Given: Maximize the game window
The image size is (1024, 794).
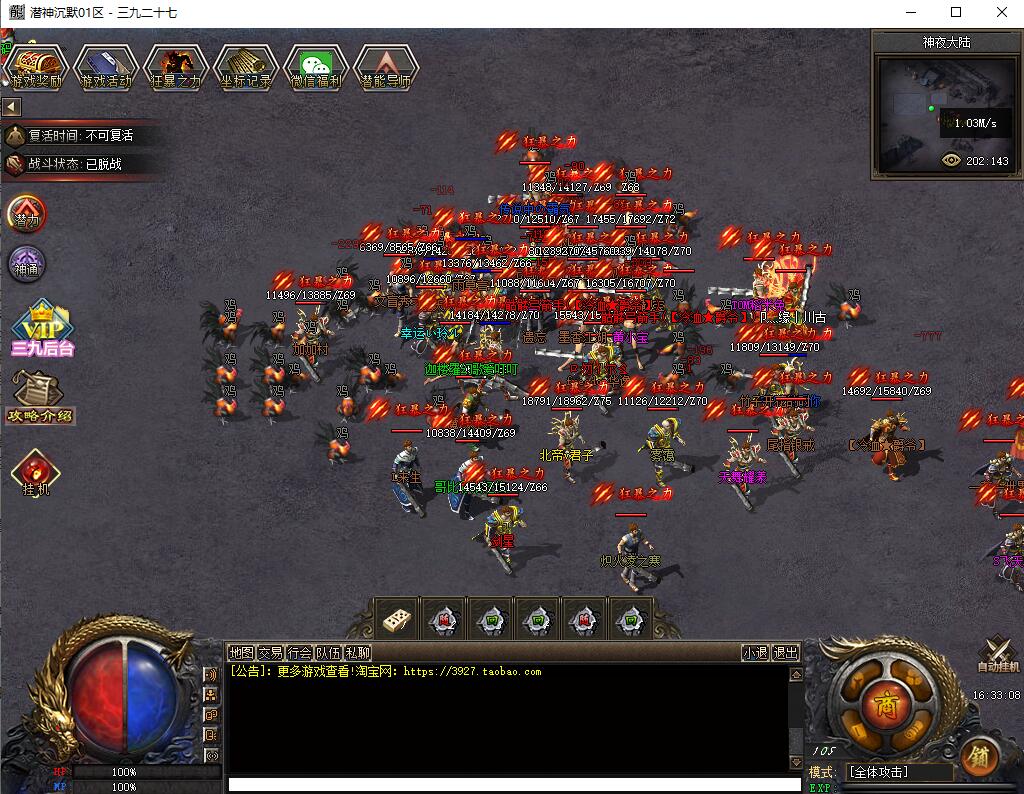Looking at the screenshot, I should 956,12.
